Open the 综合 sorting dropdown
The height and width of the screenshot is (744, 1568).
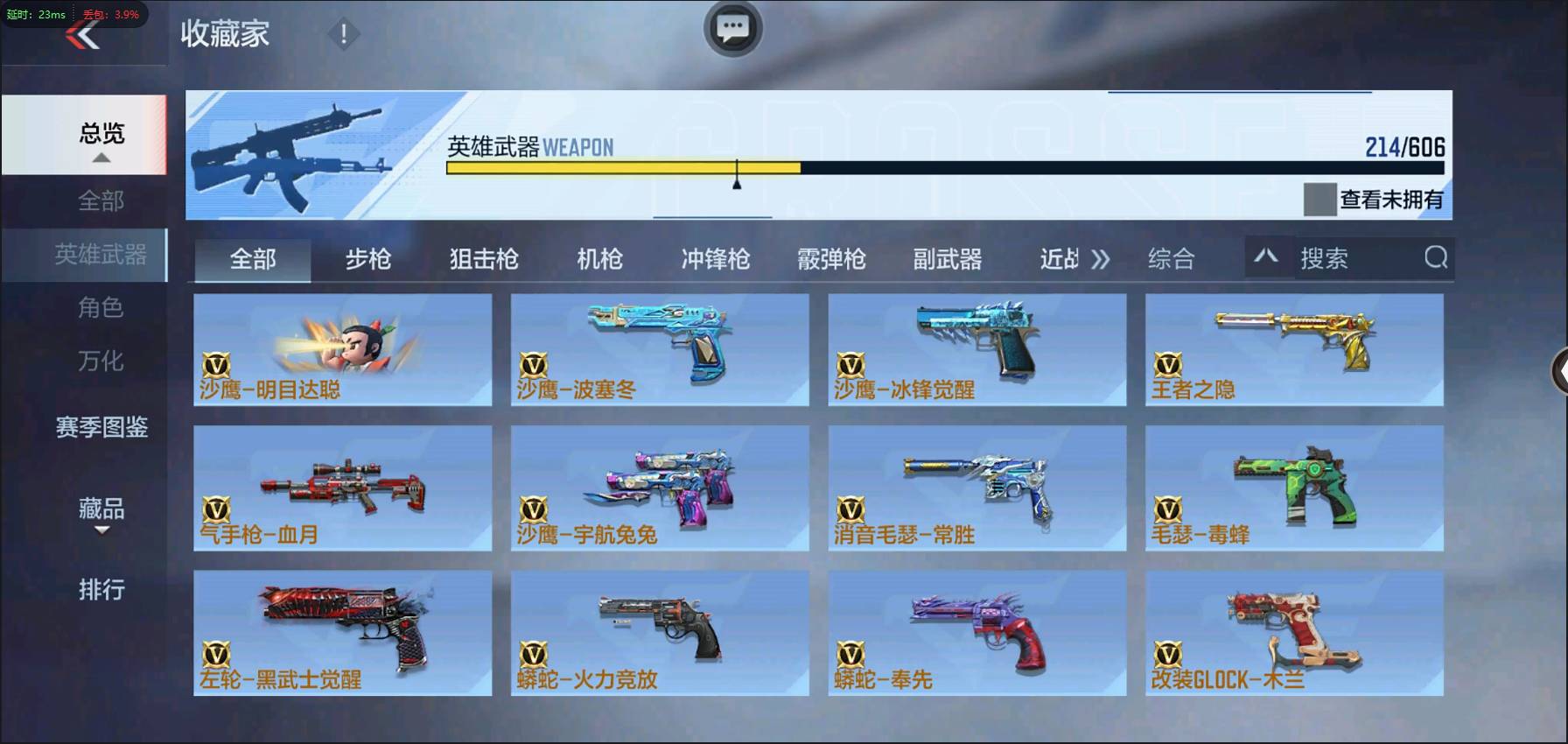pos(1172,258)
